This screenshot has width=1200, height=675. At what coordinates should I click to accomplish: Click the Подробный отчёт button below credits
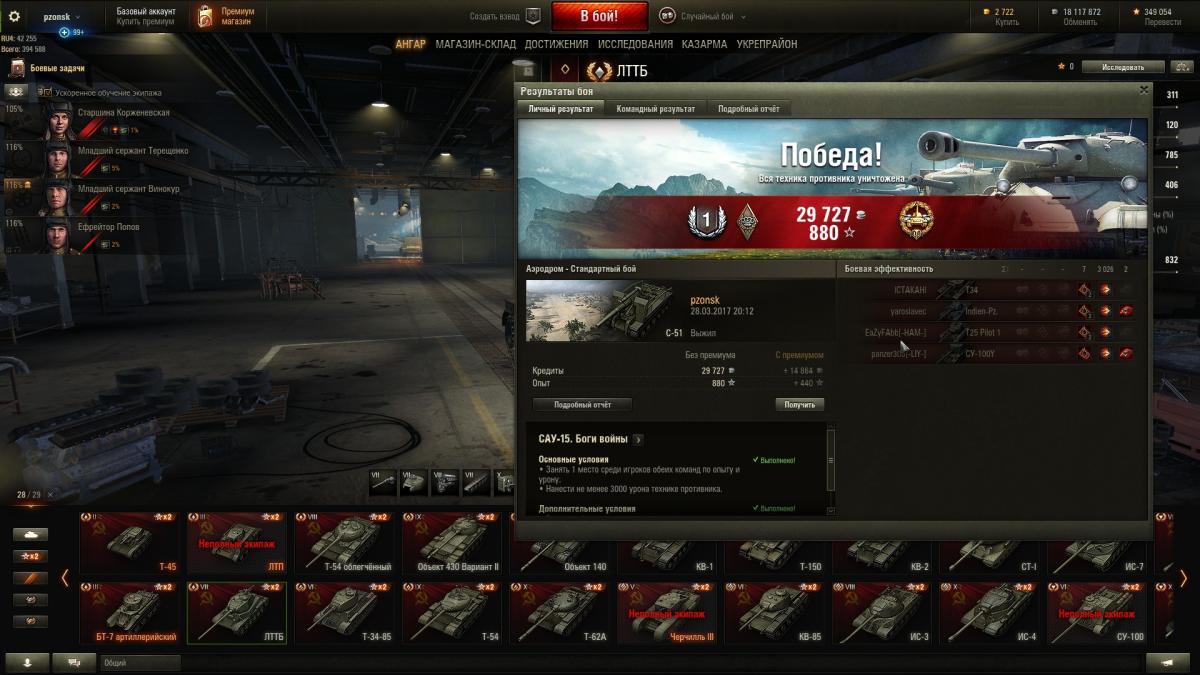click(582, 405)
